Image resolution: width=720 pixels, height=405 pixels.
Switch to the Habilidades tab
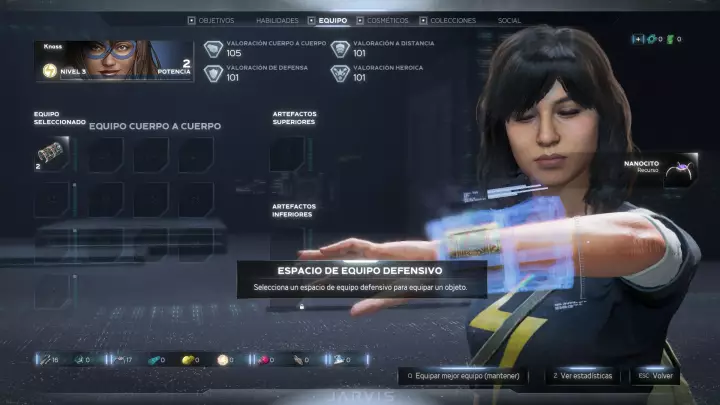[276, 20]
